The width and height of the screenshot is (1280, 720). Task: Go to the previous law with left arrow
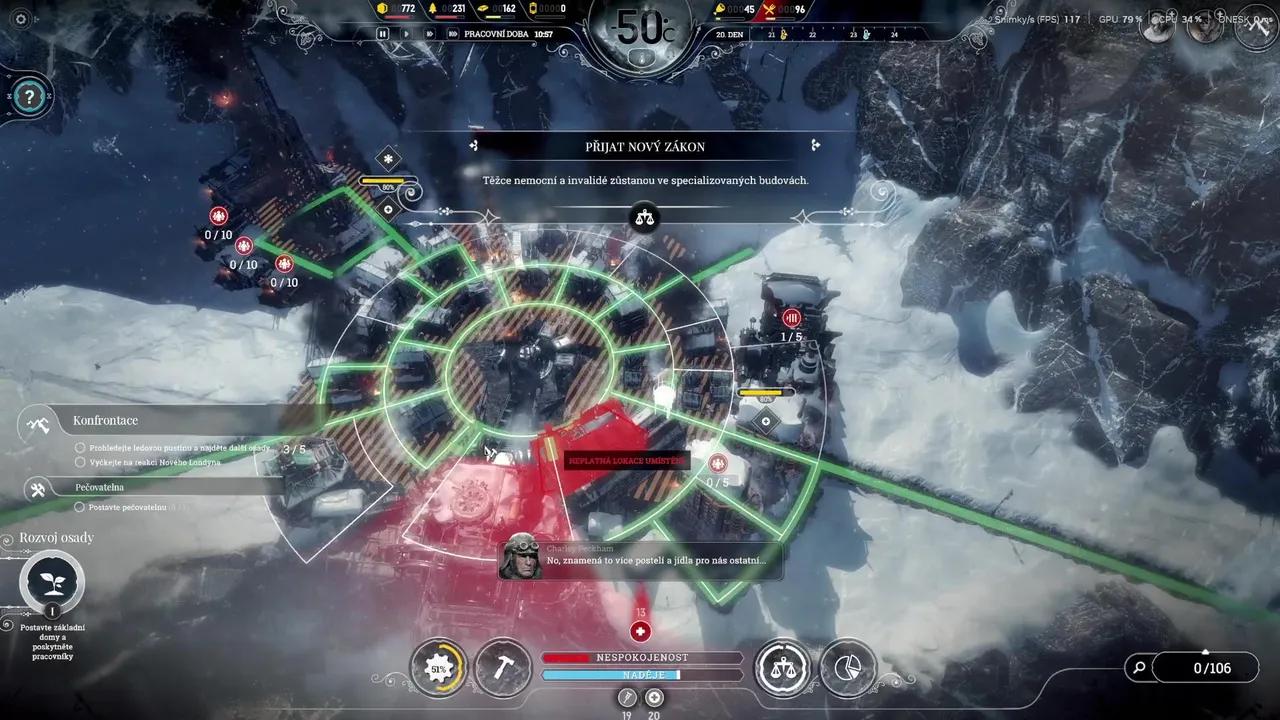tap(474, 146)
